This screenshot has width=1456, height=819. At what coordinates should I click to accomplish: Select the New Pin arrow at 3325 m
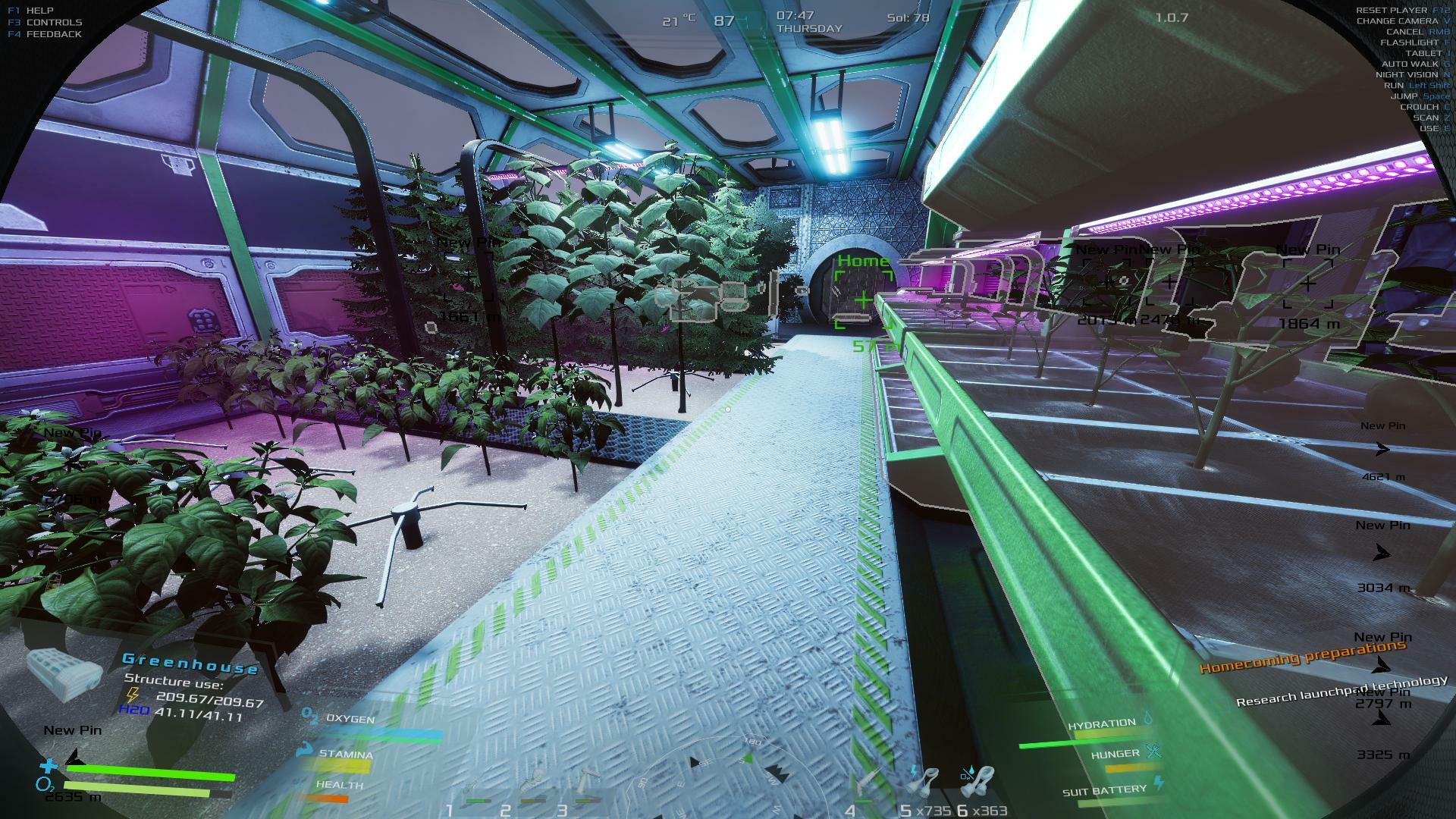point(1382,719)
